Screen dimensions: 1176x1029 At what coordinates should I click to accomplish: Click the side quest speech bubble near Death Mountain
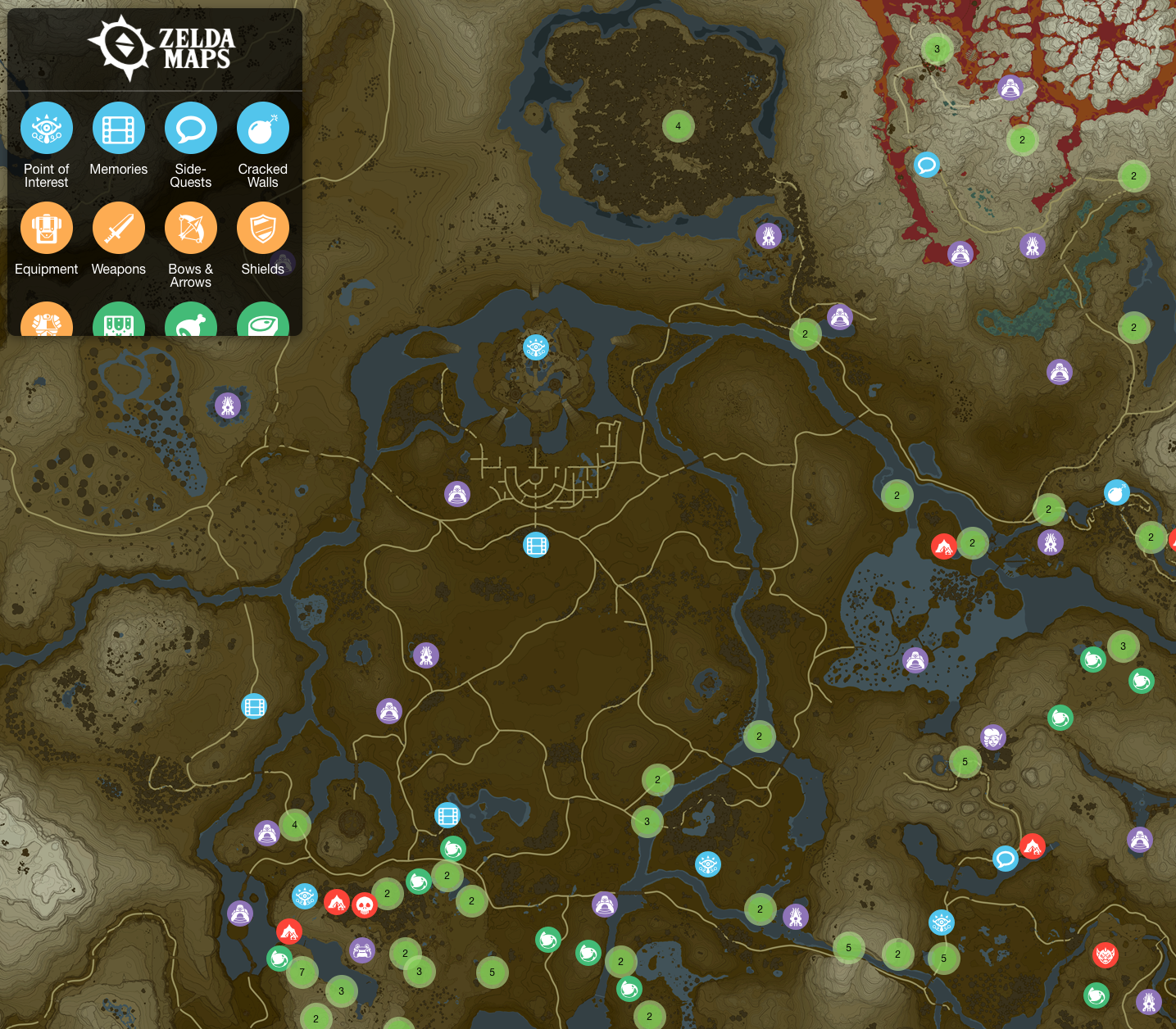(x=926, y=165)
